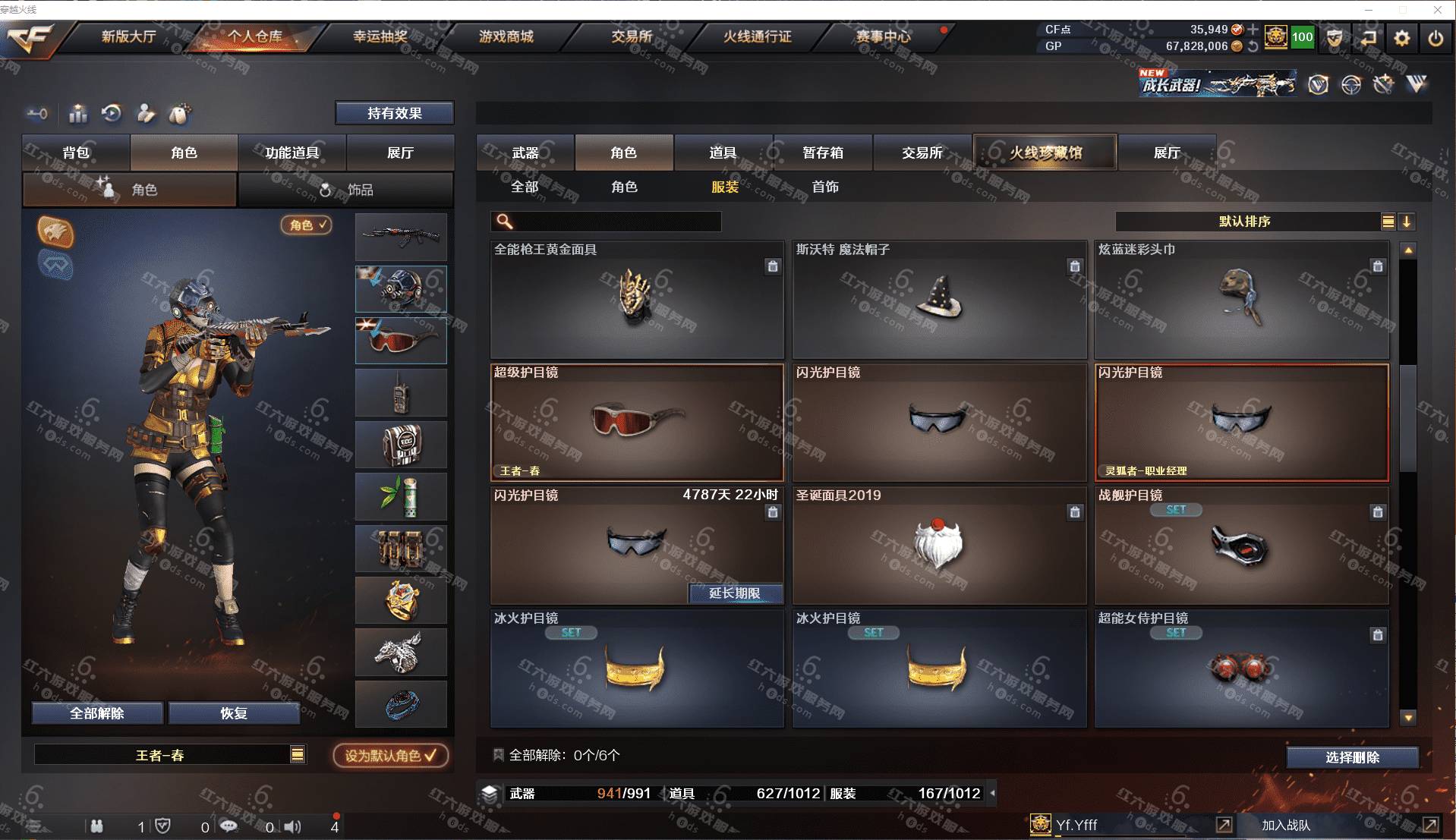Select the 全能枪王黄金面具 item
Screen dimensions: 1456x840
(636, 300)
